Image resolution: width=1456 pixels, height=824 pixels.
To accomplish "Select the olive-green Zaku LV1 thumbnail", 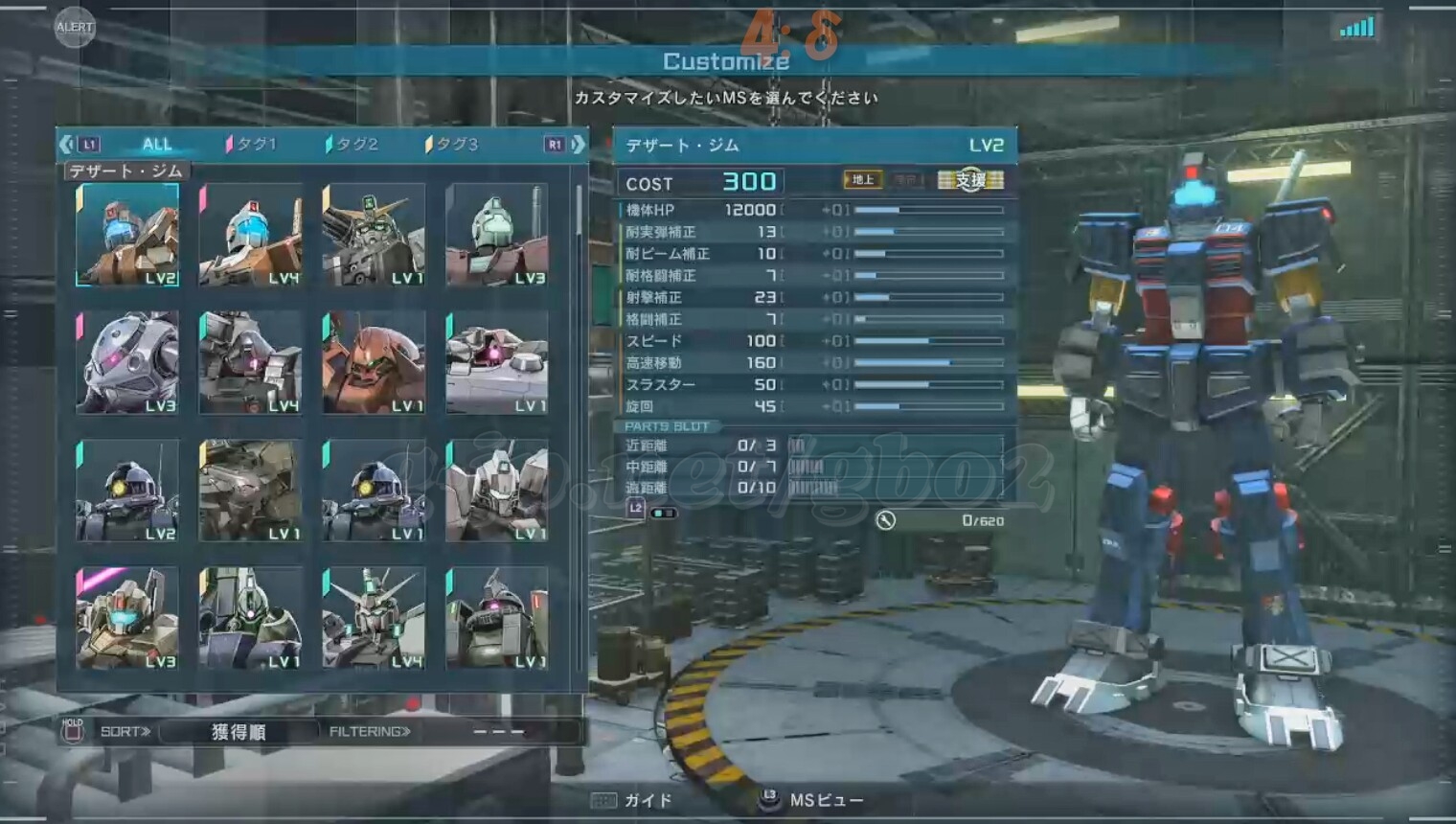I will 496,618.
